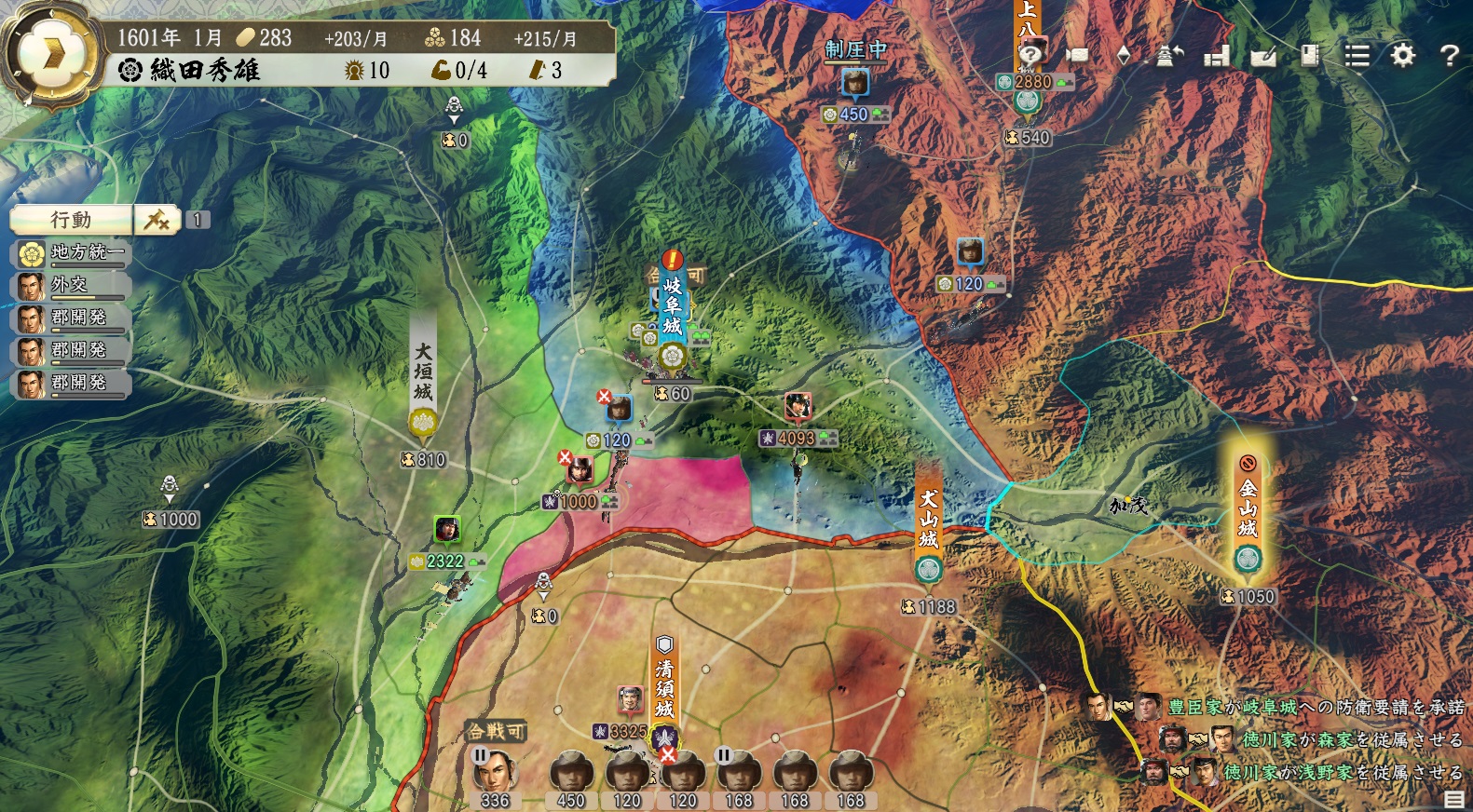
Task: Click the castle return arrow icon
Action: 1169,56
